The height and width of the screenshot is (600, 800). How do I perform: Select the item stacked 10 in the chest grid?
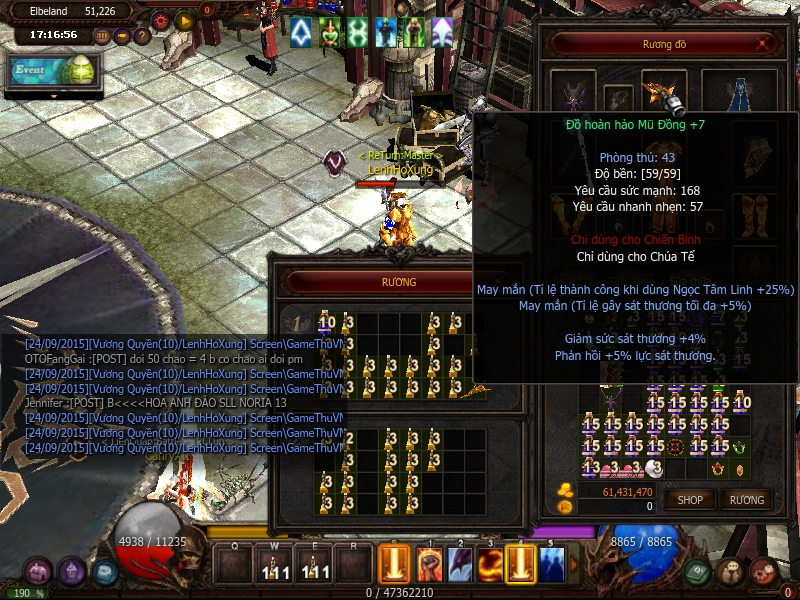point(326,322)
